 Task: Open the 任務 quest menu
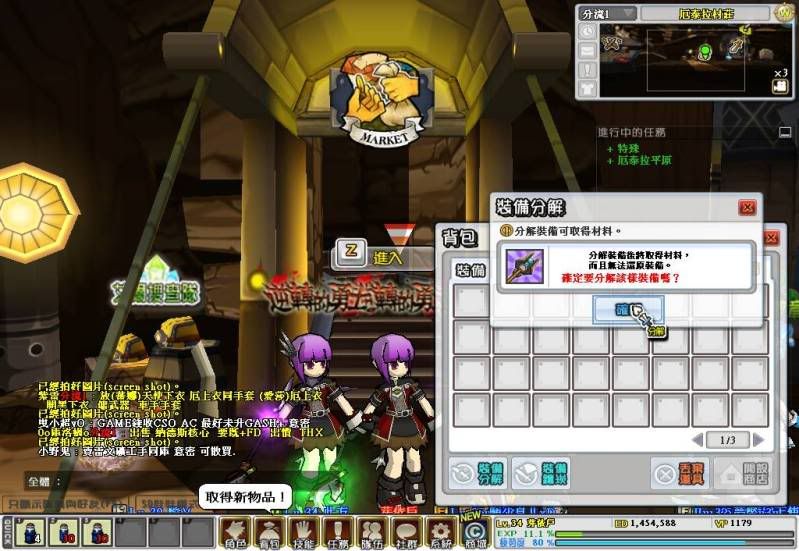338,530
